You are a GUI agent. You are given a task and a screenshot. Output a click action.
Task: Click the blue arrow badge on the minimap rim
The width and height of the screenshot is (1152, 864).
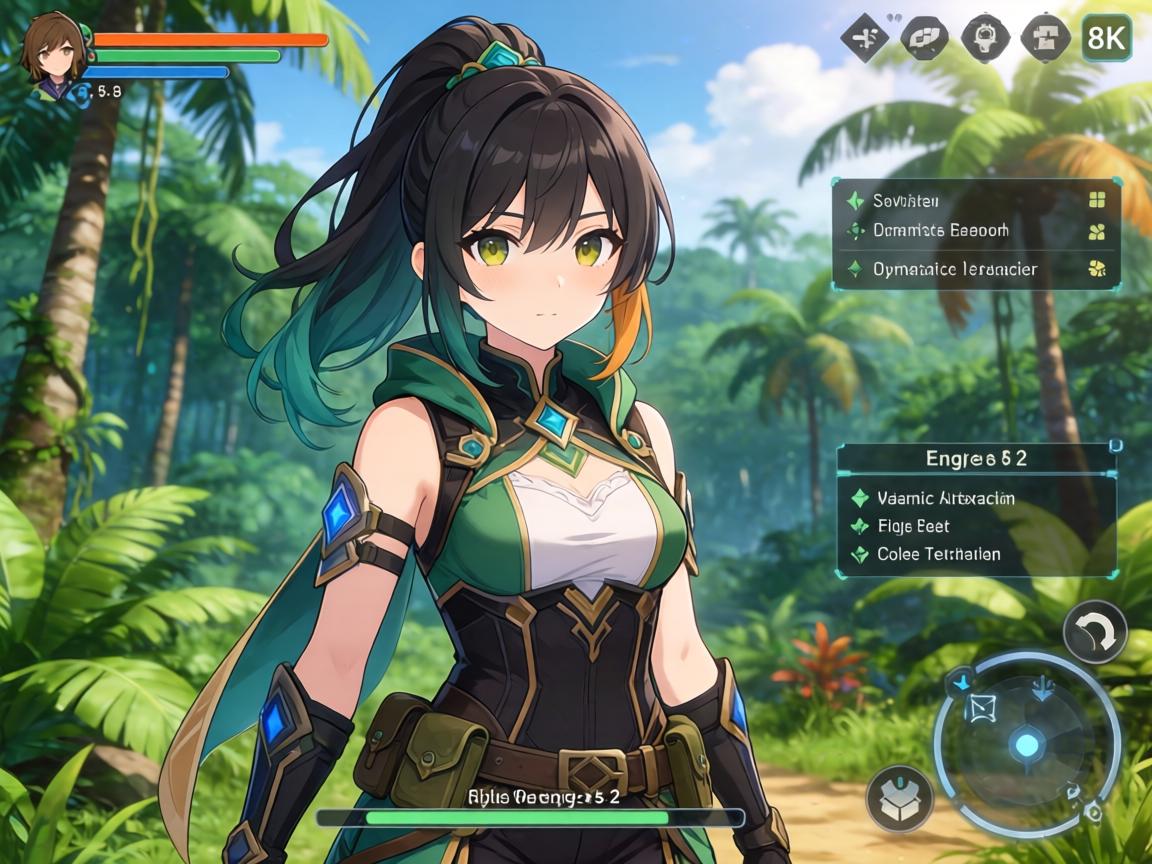coord(961,681)
